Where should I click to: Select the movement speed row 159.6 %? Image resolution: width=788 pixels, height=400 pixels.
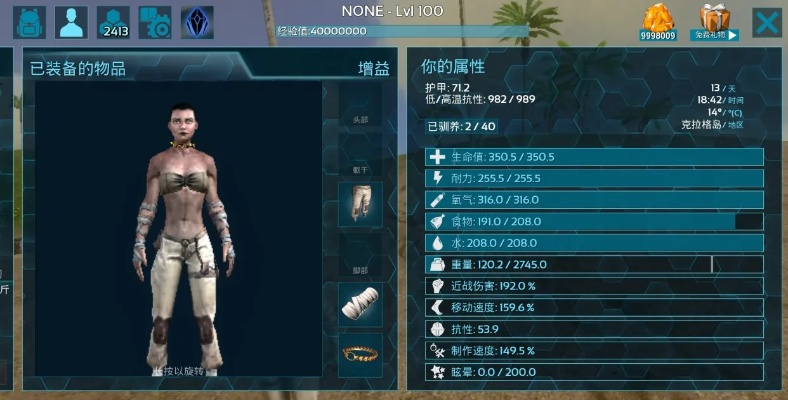pyautogui.click(x=594, y=307)
